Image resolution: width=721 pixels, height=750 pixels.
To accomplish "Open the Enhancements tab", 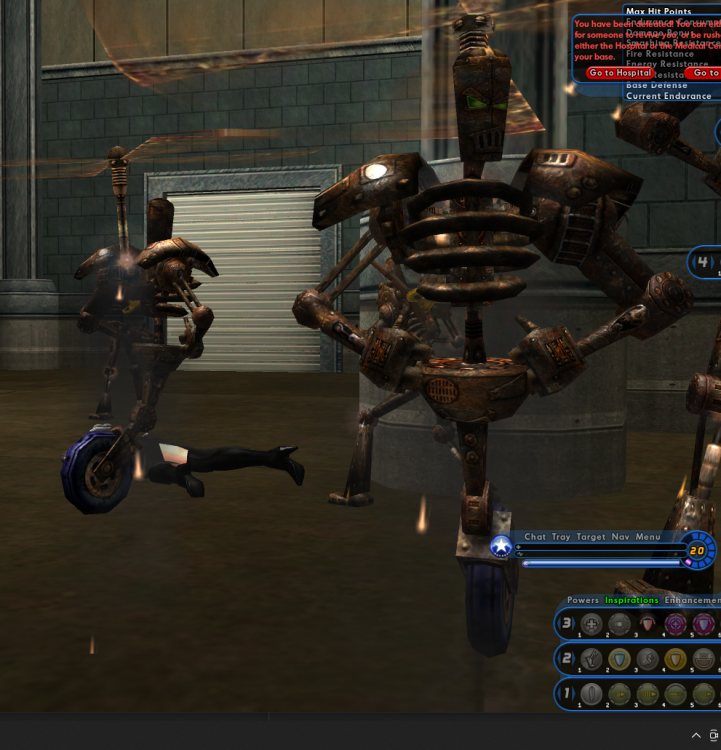I will pyautogui.click(x=692, y=600).
